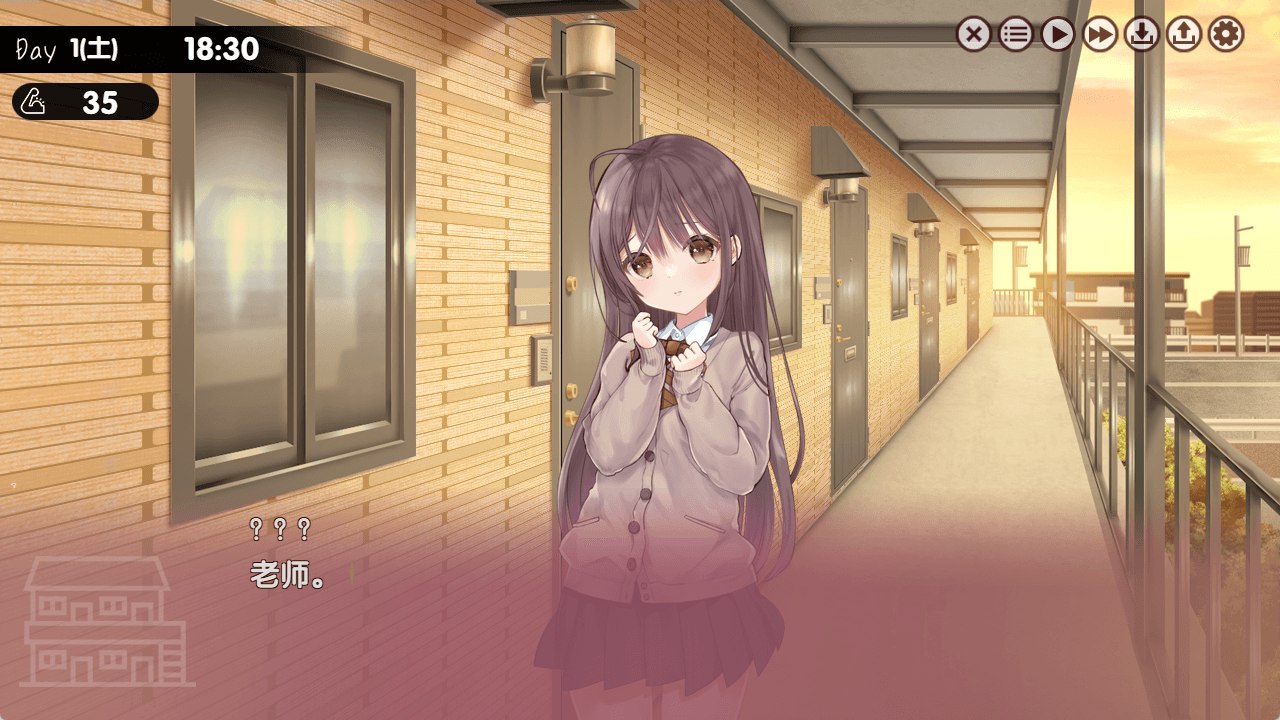Open the dialogue log list icon

click(1015, 35)
